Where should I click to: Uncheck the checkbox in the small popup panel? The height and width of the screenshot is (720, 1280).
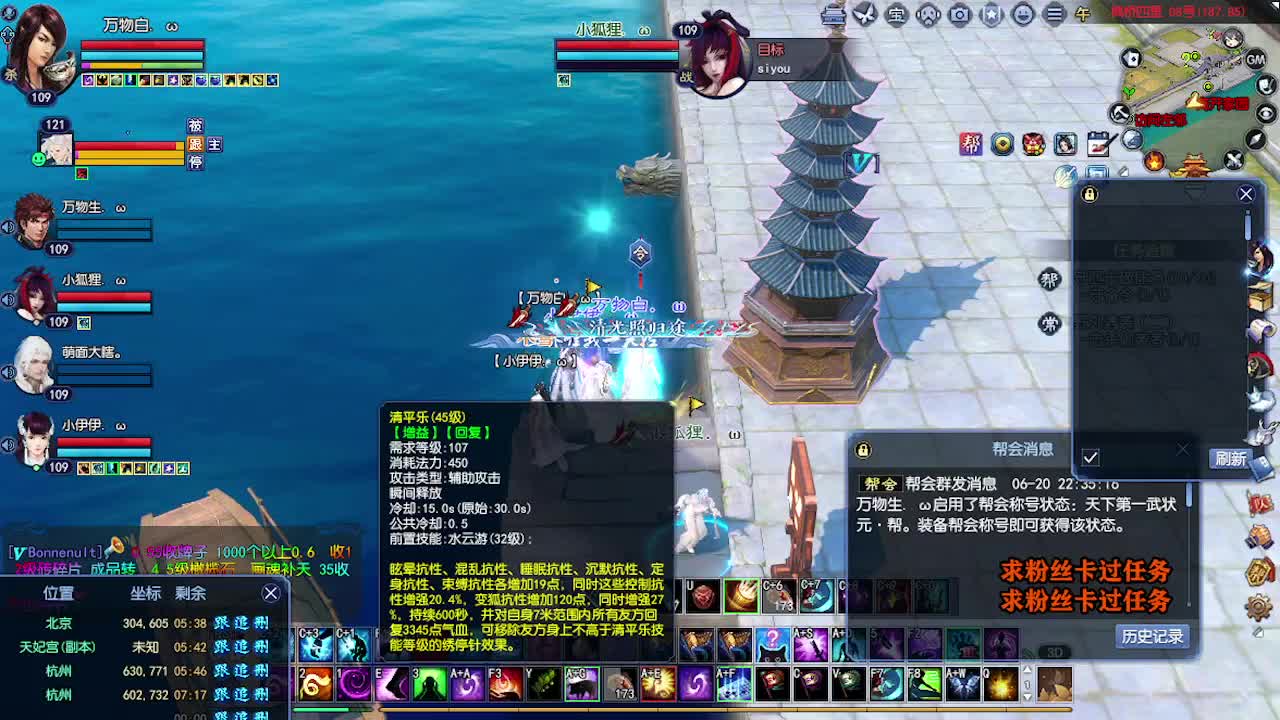click(x=1092, y=455)
